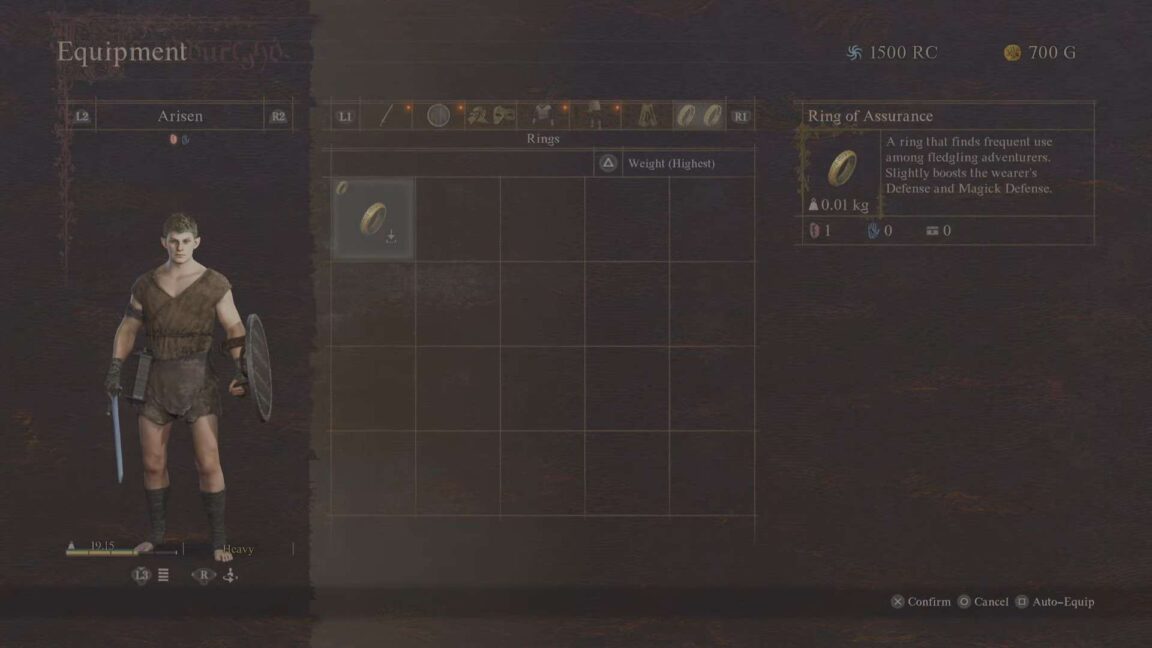Select the Rings category tab

pos(699,116)
